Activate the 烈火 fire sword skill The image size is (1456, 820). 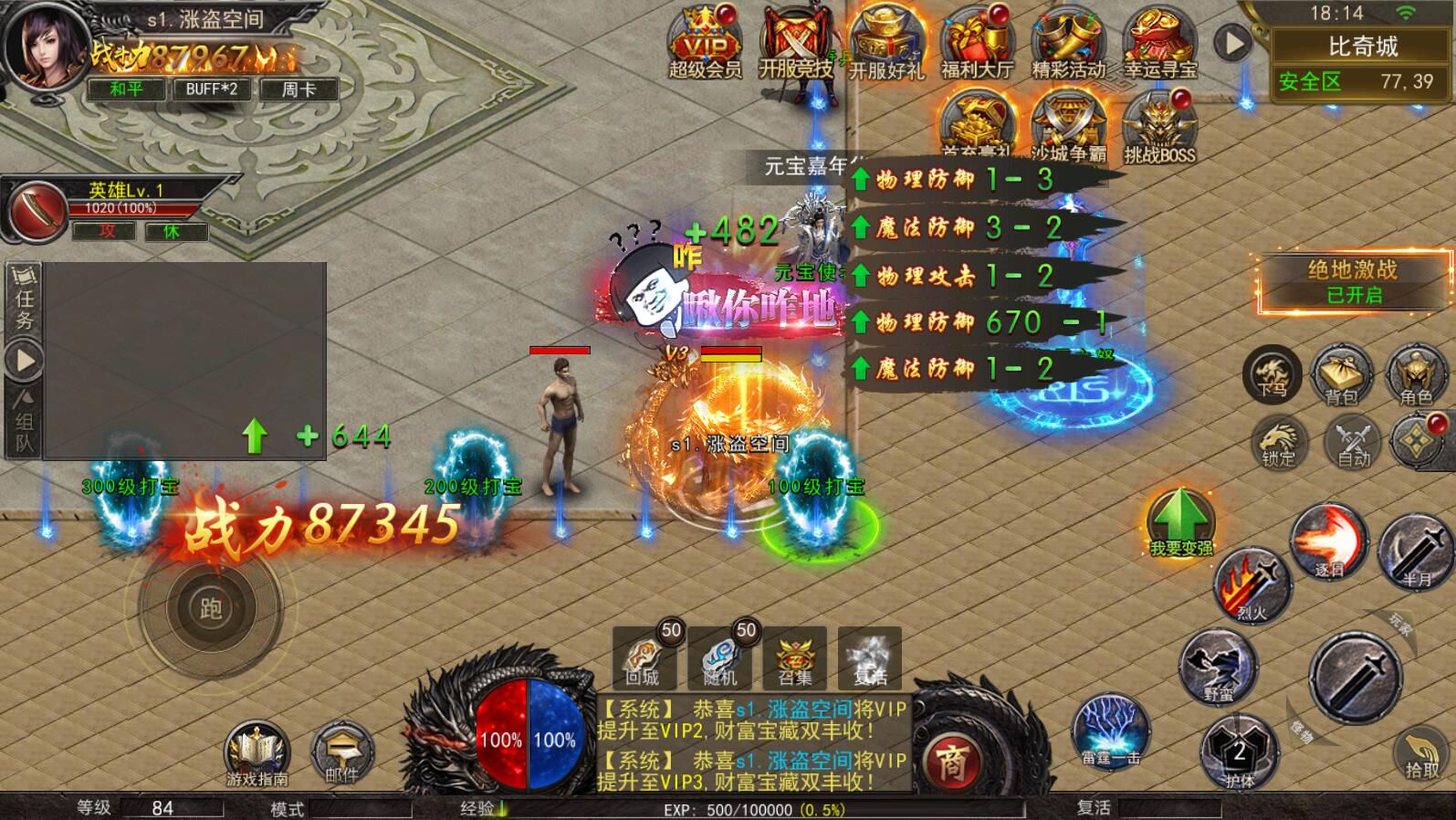[x=1252, y=584]
